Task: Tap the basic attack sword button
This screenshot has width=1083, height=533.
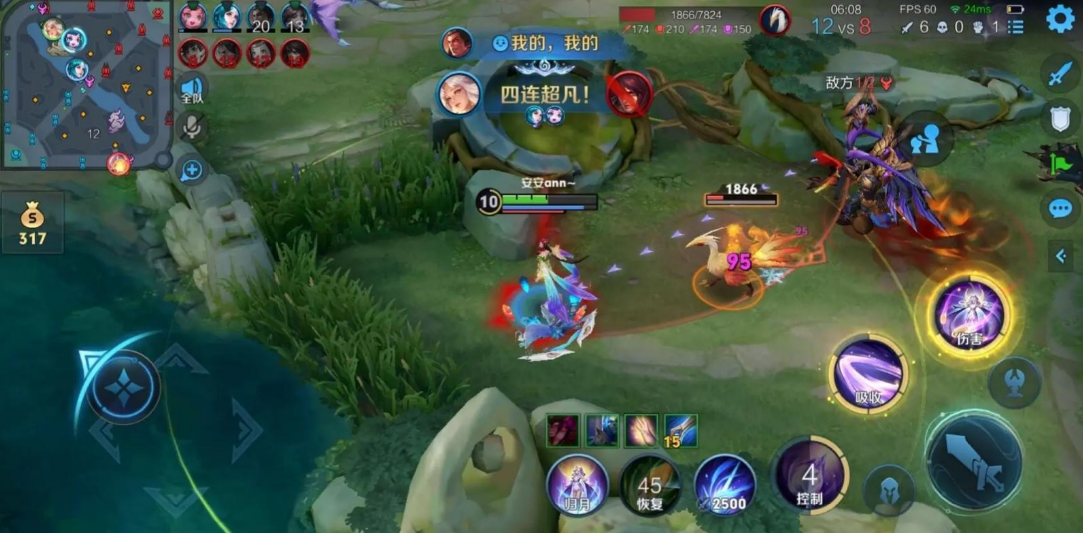Action: click(972, 461)
